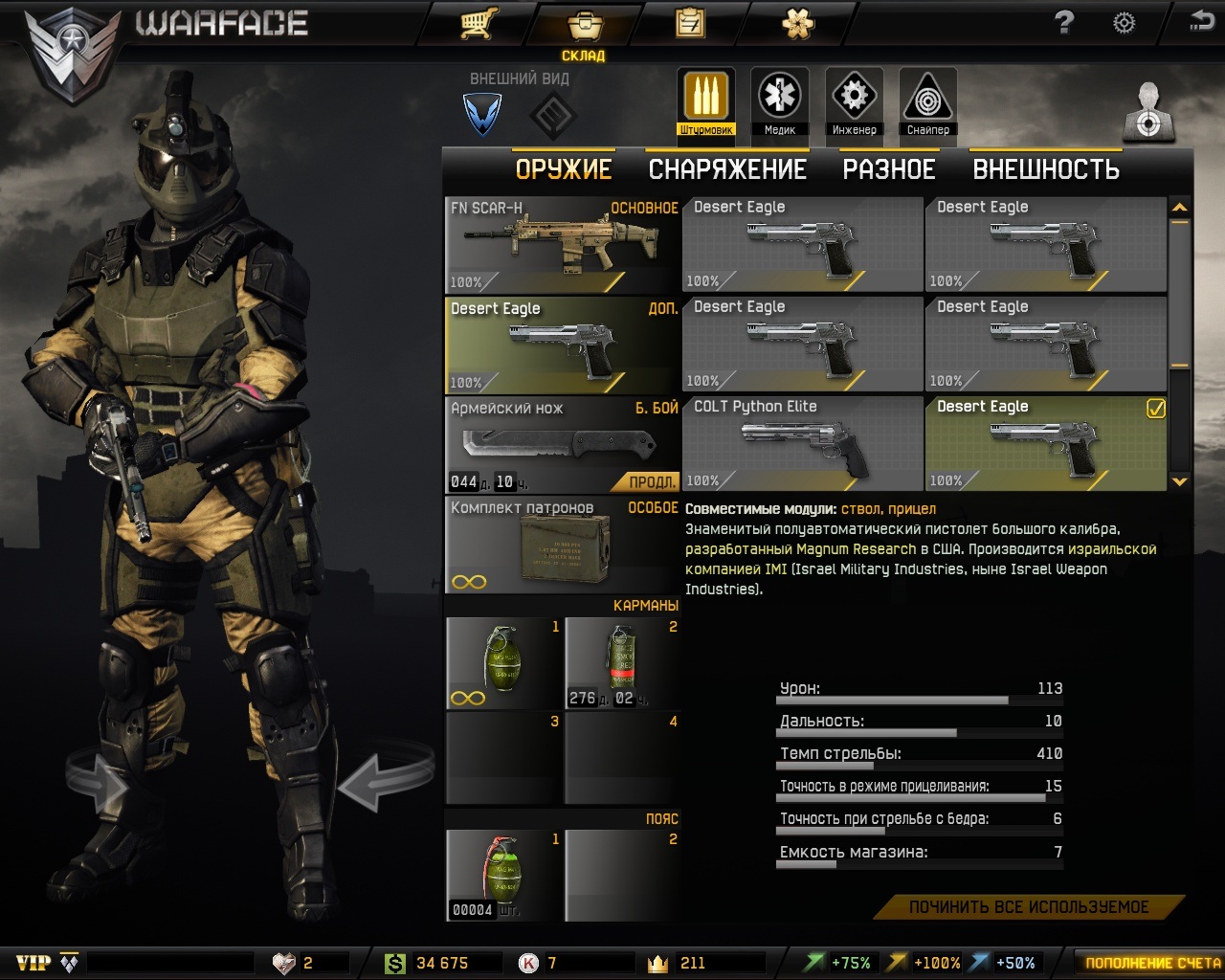Go back with the return arrow
1225x980 pixels.
[x=1201, y=21]
